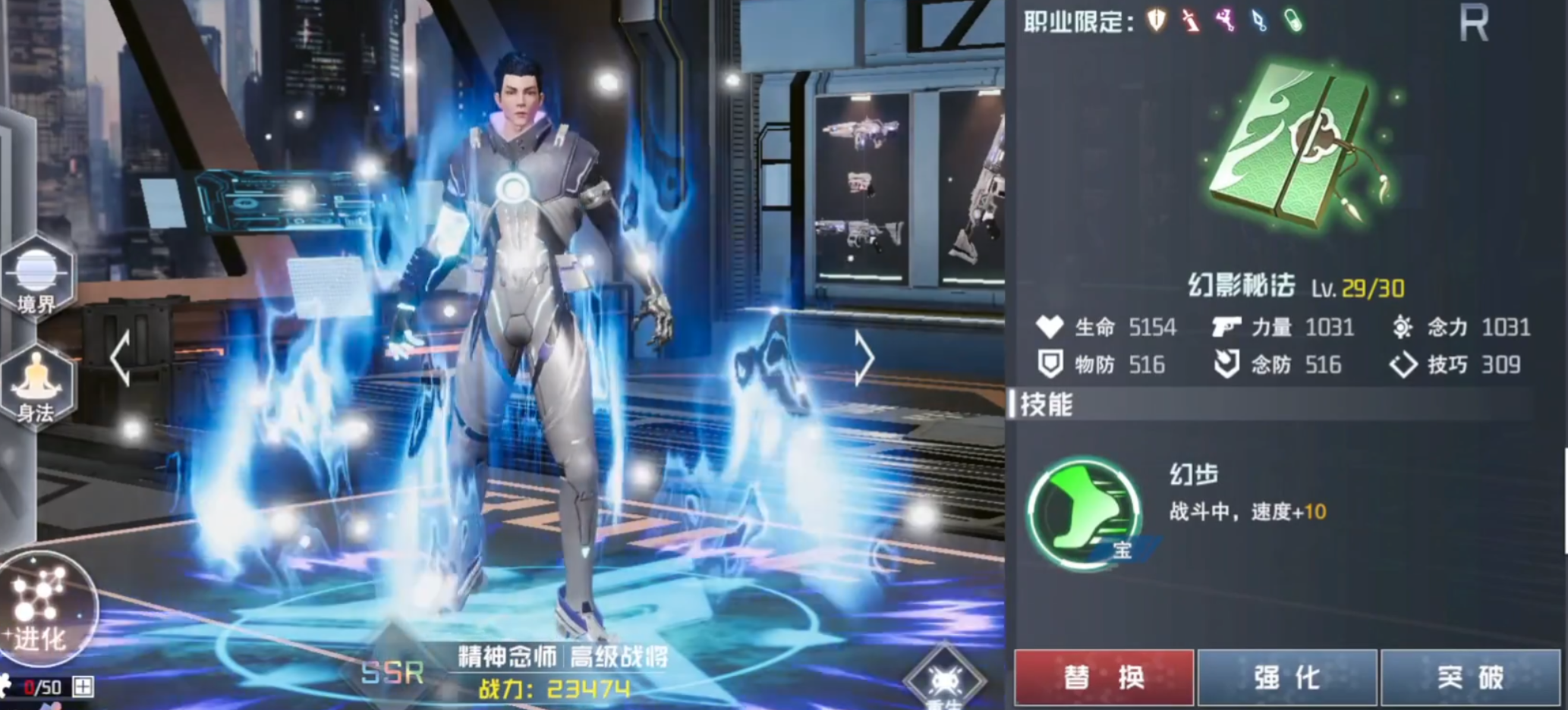Click the right arrow to switch character

pyautogui.click(x=865, y=359)
